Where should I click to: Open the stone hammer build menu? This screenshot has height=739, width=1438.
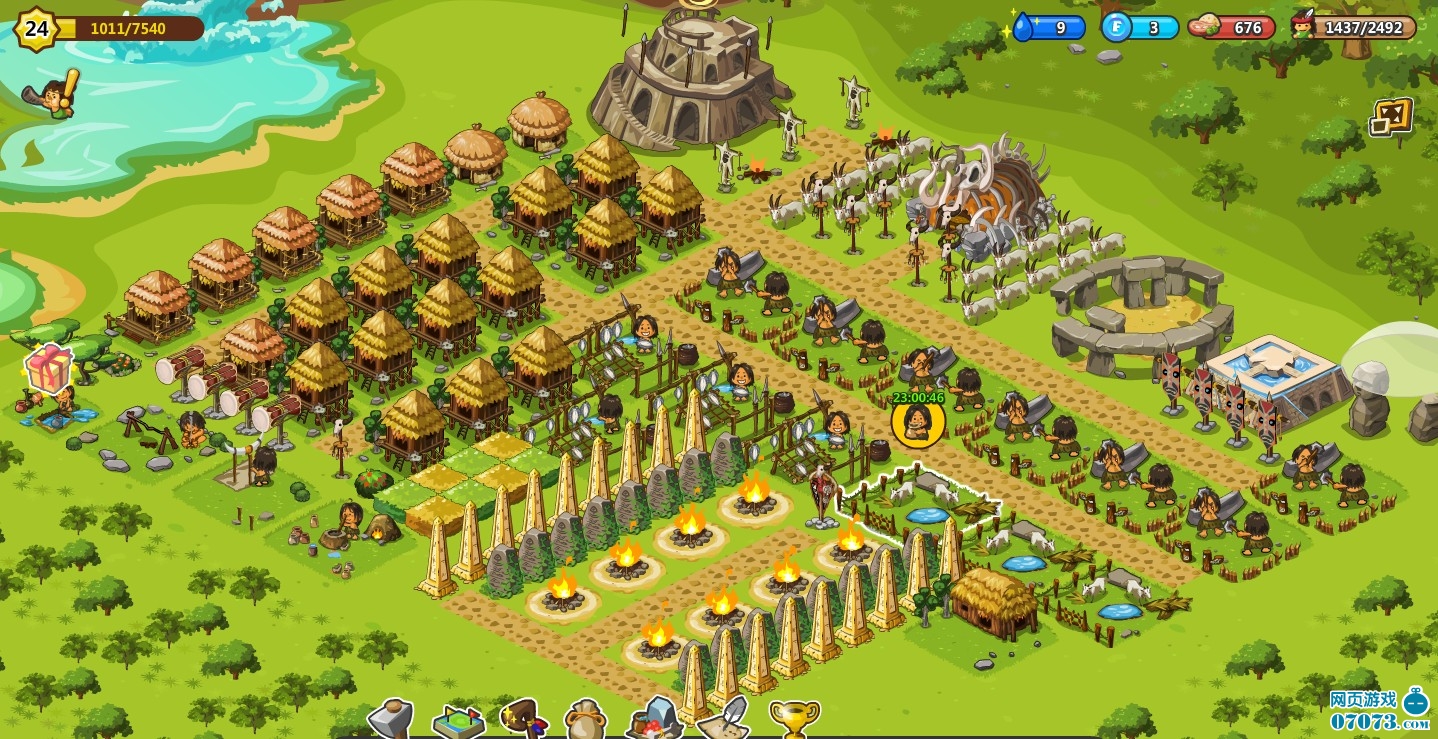[x=390, y=718]
